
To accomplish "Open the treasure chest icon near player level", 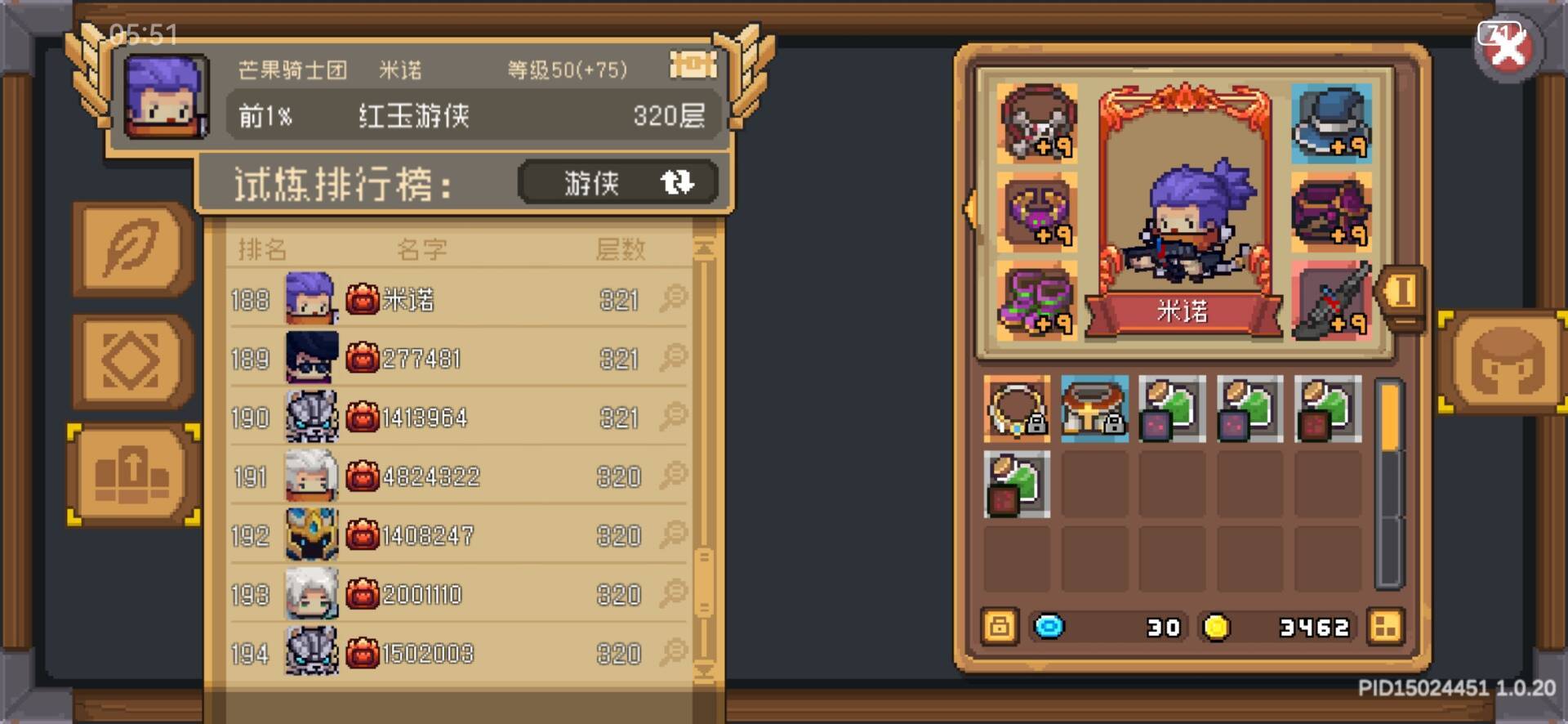I will point(693,65).
